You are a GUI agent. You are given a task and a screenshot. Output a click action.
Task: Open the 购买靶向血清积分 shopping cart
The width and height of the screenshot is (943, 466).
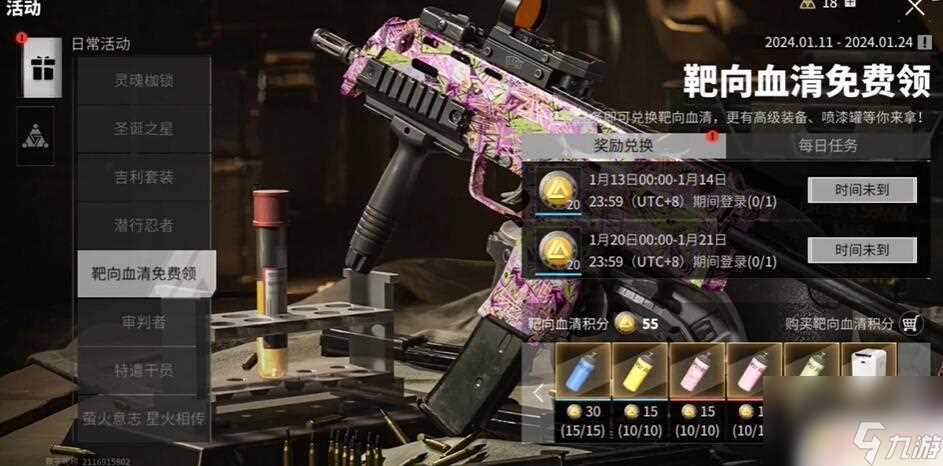pyautogui.click(x=909, y=324)
